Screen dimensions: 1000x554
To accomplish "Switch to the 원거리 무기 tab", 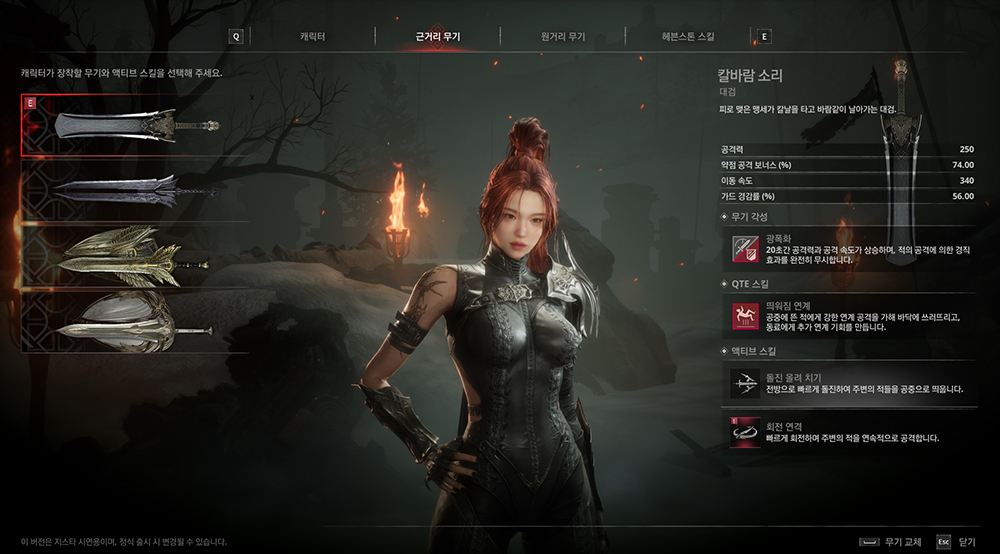I will [563, 37].
